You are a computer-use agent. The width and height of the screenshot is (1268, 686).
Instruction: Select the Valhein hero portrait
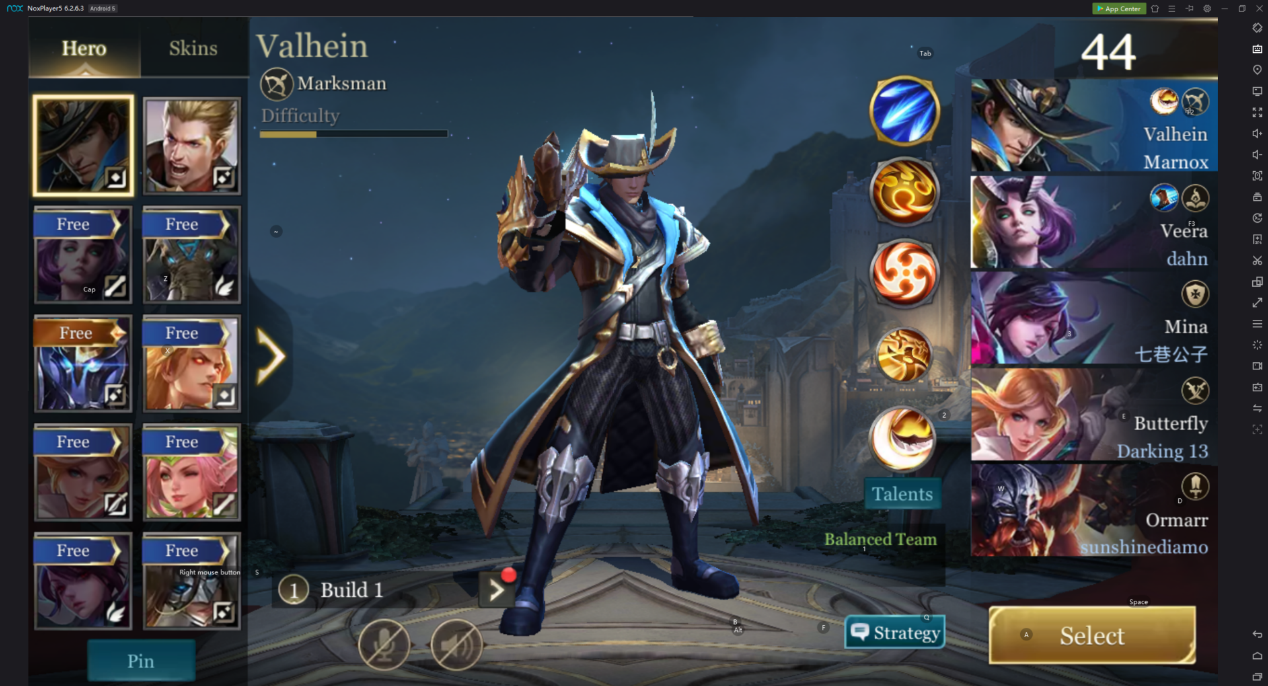pyautogui.click(x=83, y=146)
